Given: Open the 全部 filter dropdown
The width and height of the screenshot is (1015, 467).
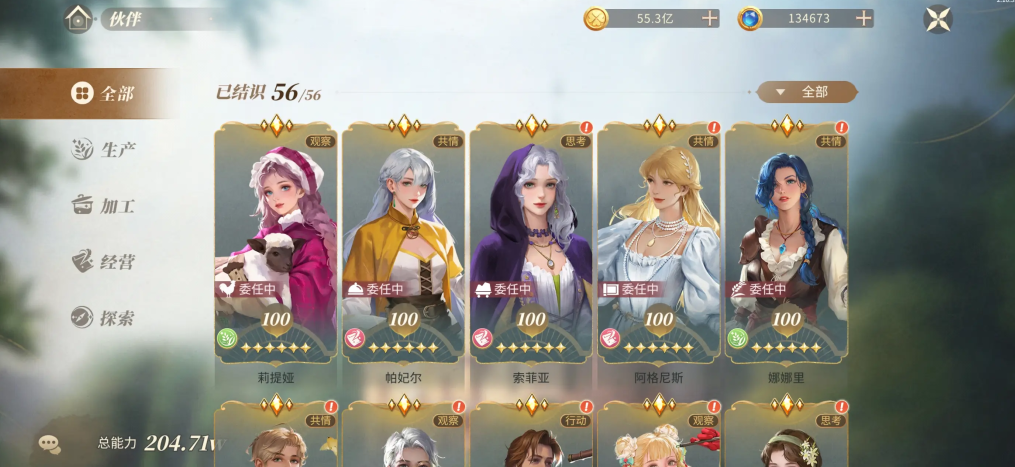Looking at the screenshot, I should pos(806,92).
